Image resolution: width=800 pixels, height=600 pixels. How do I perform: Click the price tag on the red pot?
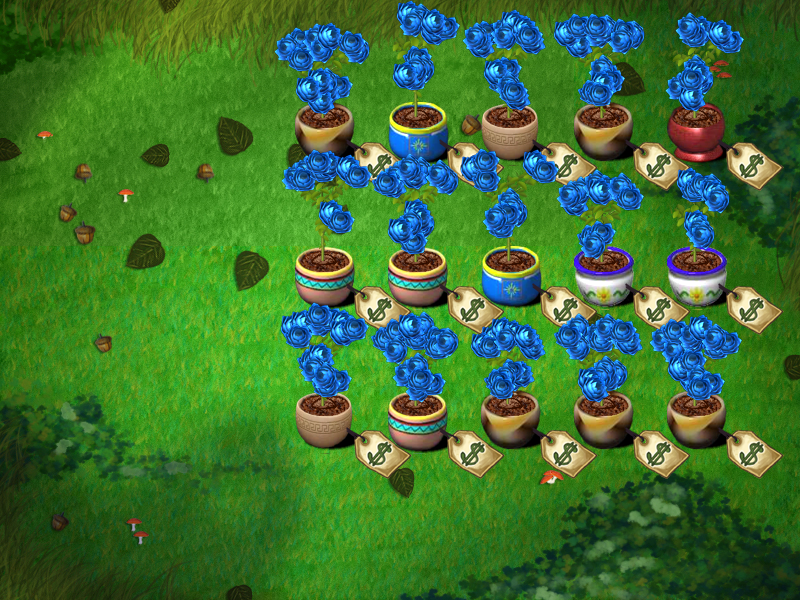coord(752,165)
